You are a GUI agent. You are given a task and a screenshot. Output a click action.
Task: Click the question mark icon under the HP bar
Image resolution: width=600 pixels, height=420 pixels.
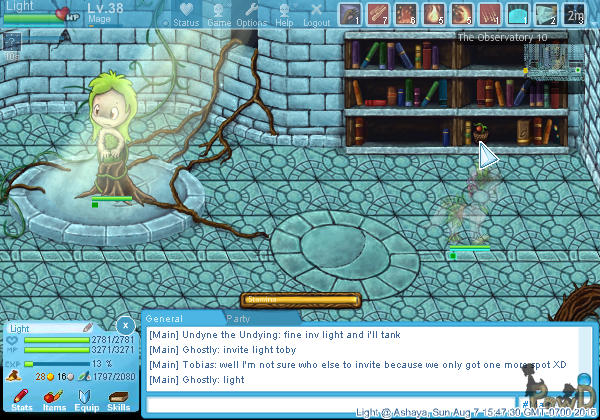coord(12,41)
